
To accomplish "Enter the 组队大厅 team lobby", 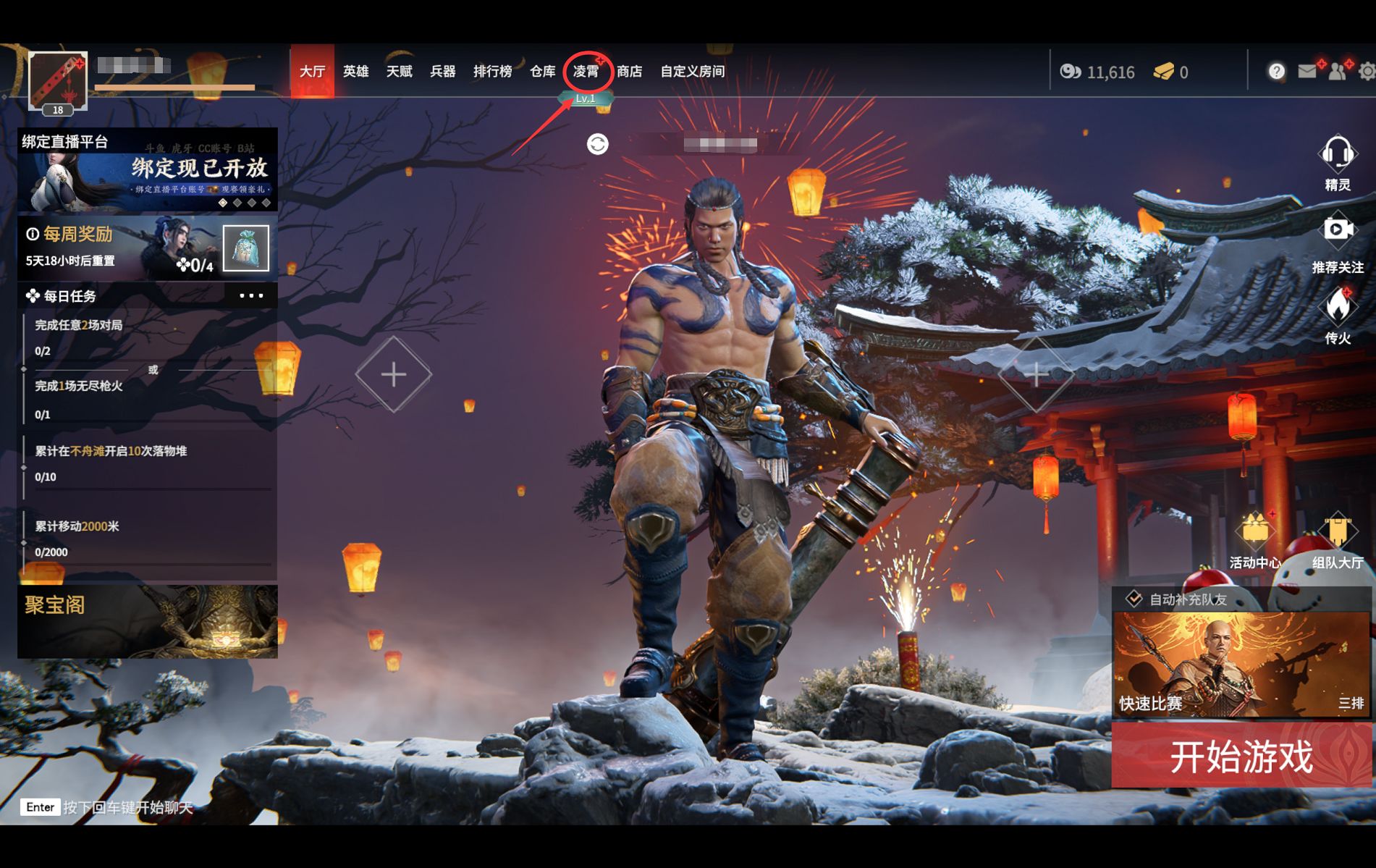I will 1337,539.
